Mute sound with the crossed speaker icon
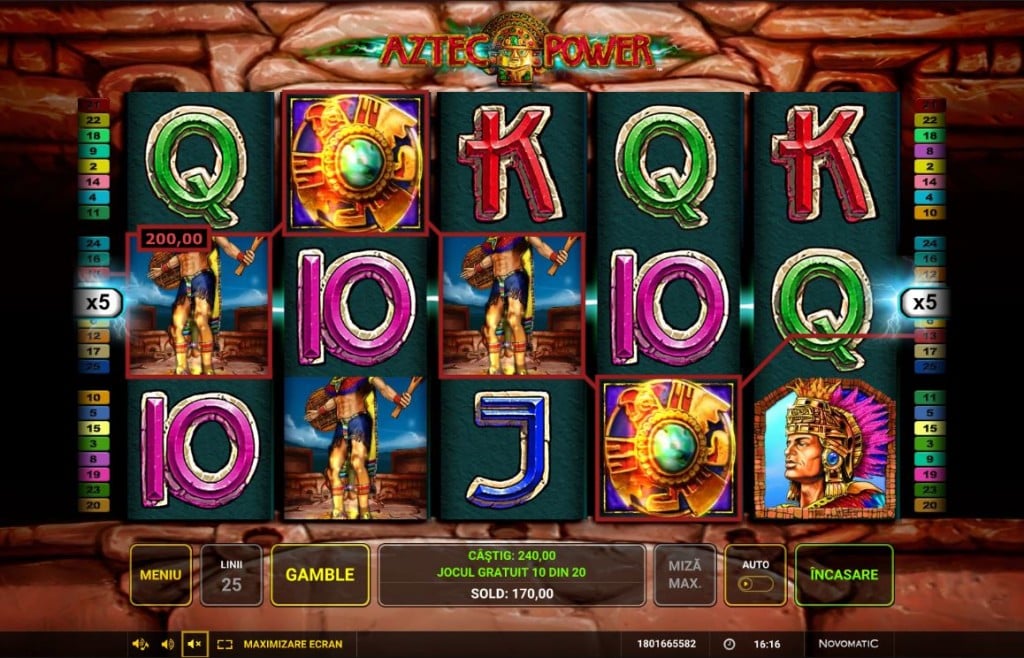The height and width of the screenshot is (658, 1024). tap(194, 644)
